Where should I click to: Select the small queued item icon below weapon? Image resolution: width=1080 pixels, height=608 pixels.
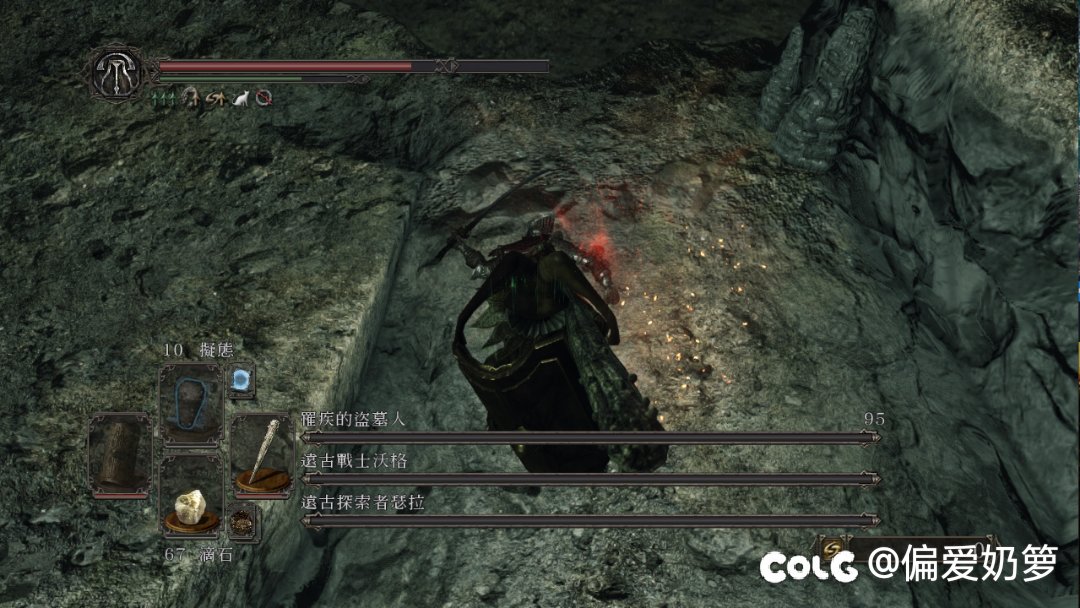(241, 522)
